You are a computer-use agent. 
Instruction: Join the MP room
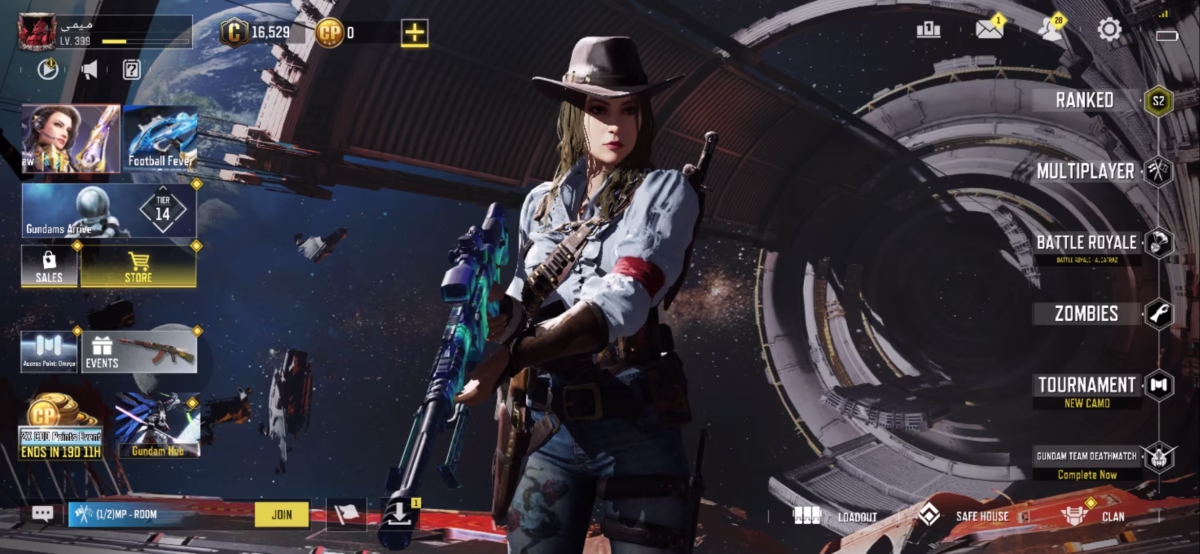click(x=282, y=514)
